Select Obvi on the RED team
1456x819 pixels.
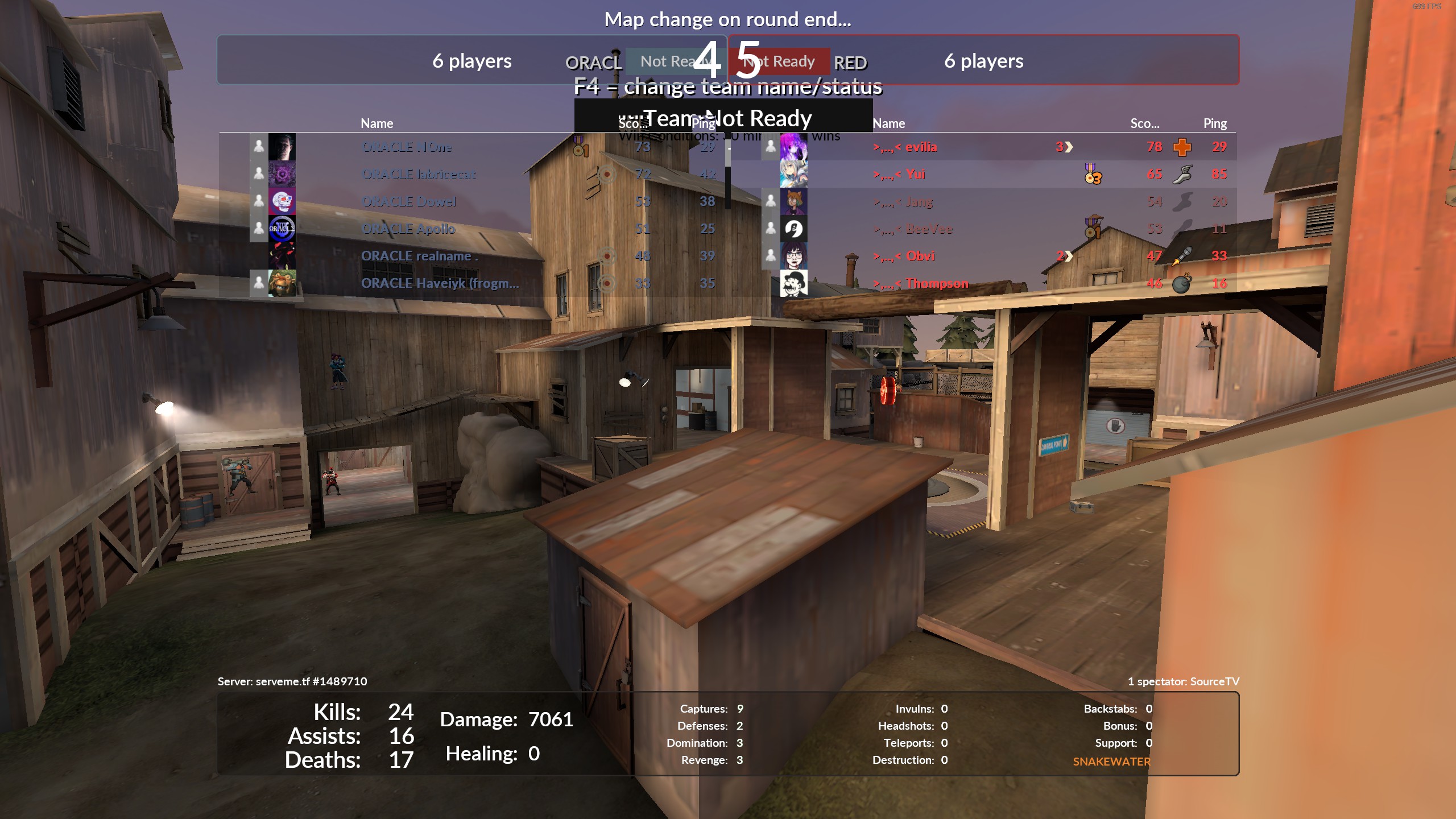point(920,256)
